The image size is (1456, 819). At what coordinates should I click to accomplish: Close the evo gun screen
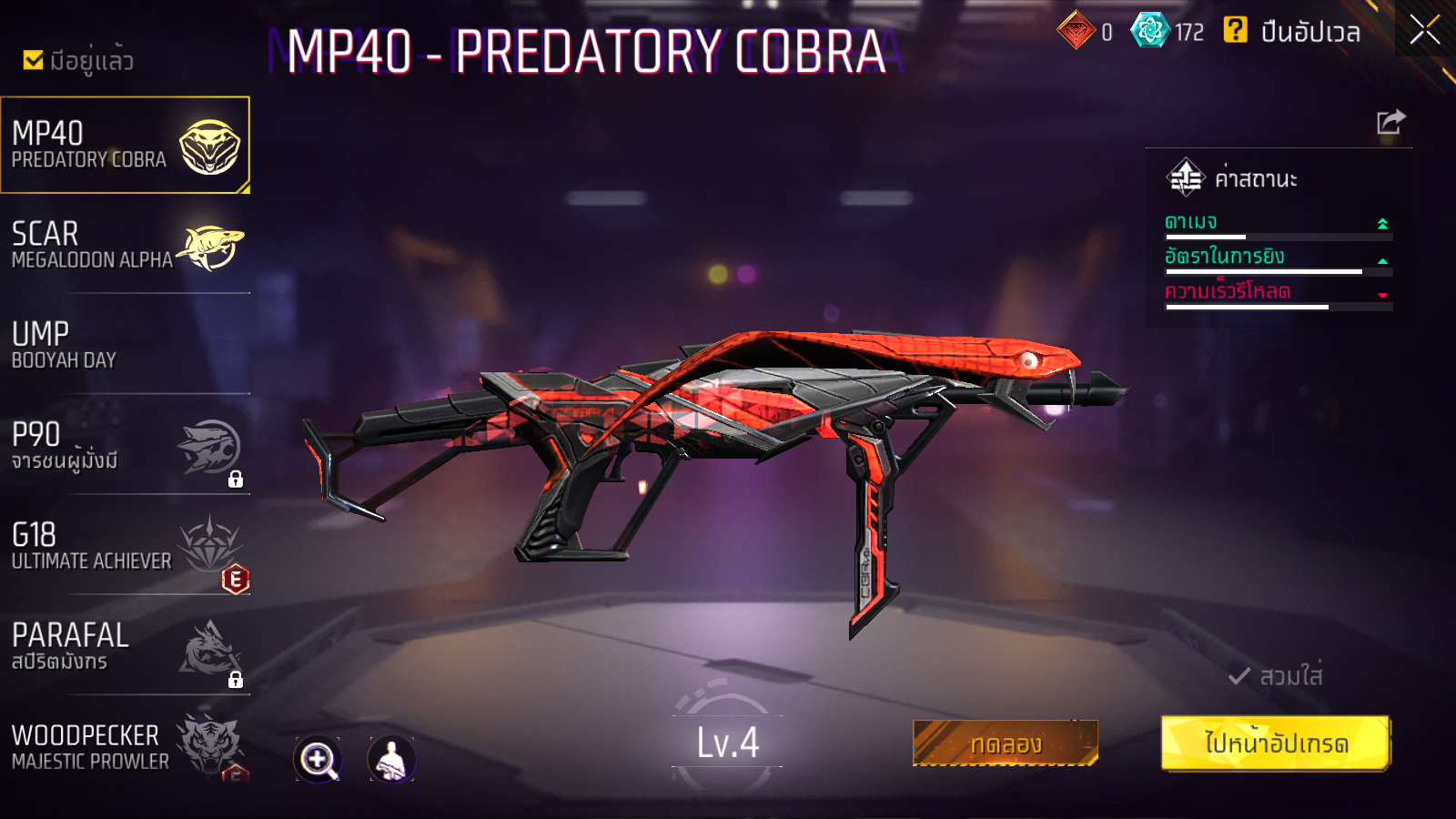[x=1424, y=30]
